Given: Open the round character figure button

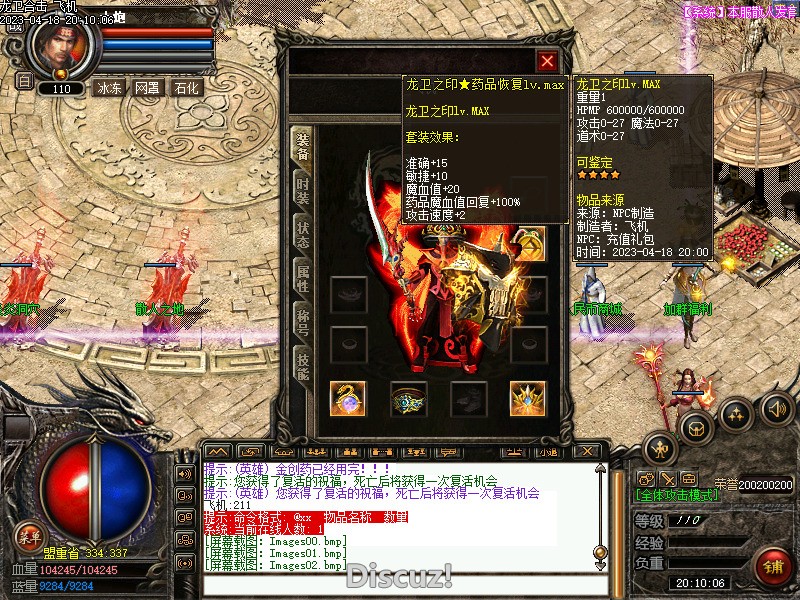Looking at the screenshot, I should click(661, 447).
